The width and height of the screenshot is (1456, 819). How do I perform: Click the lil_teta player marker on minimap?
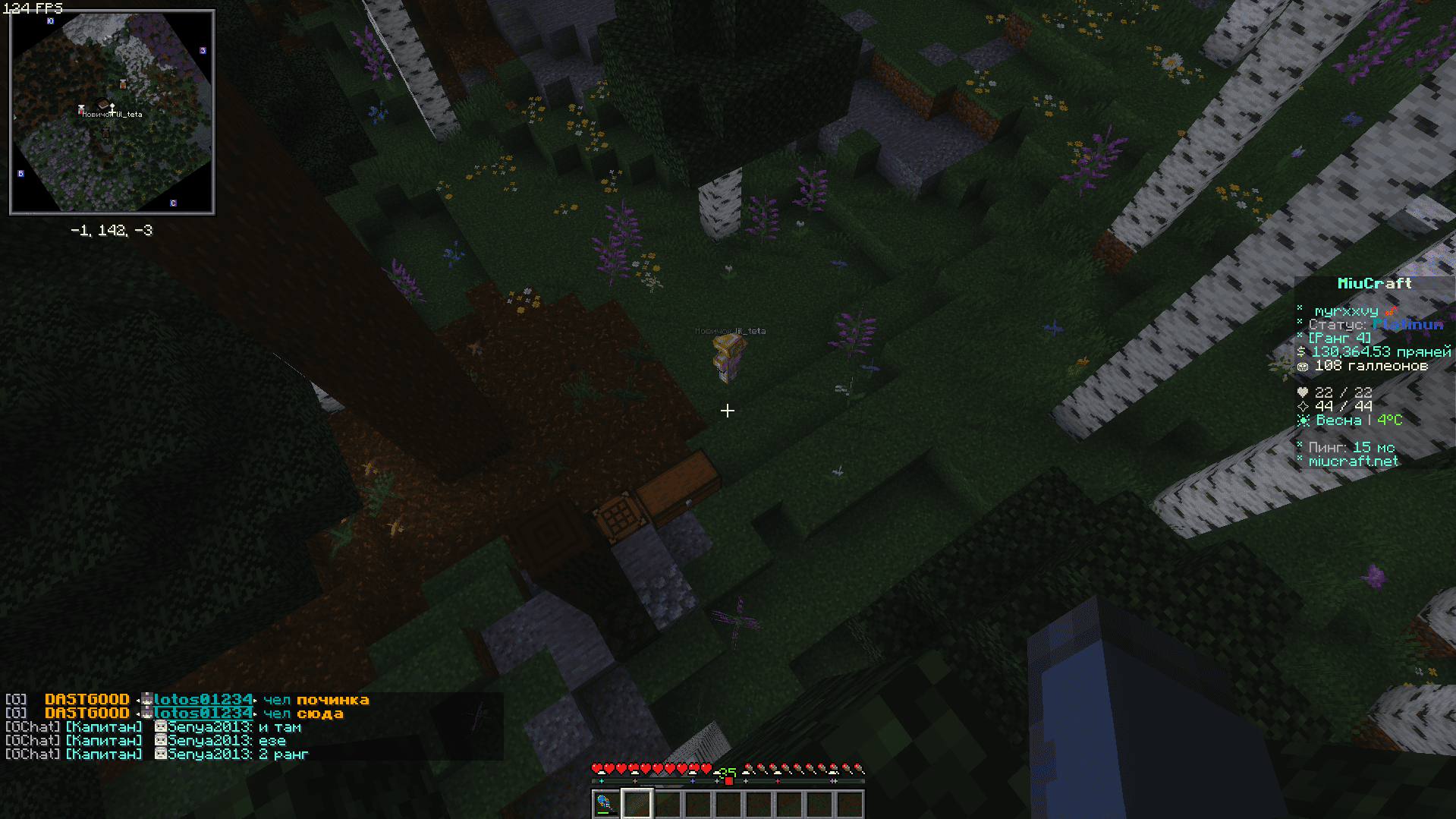coord(112,107)
